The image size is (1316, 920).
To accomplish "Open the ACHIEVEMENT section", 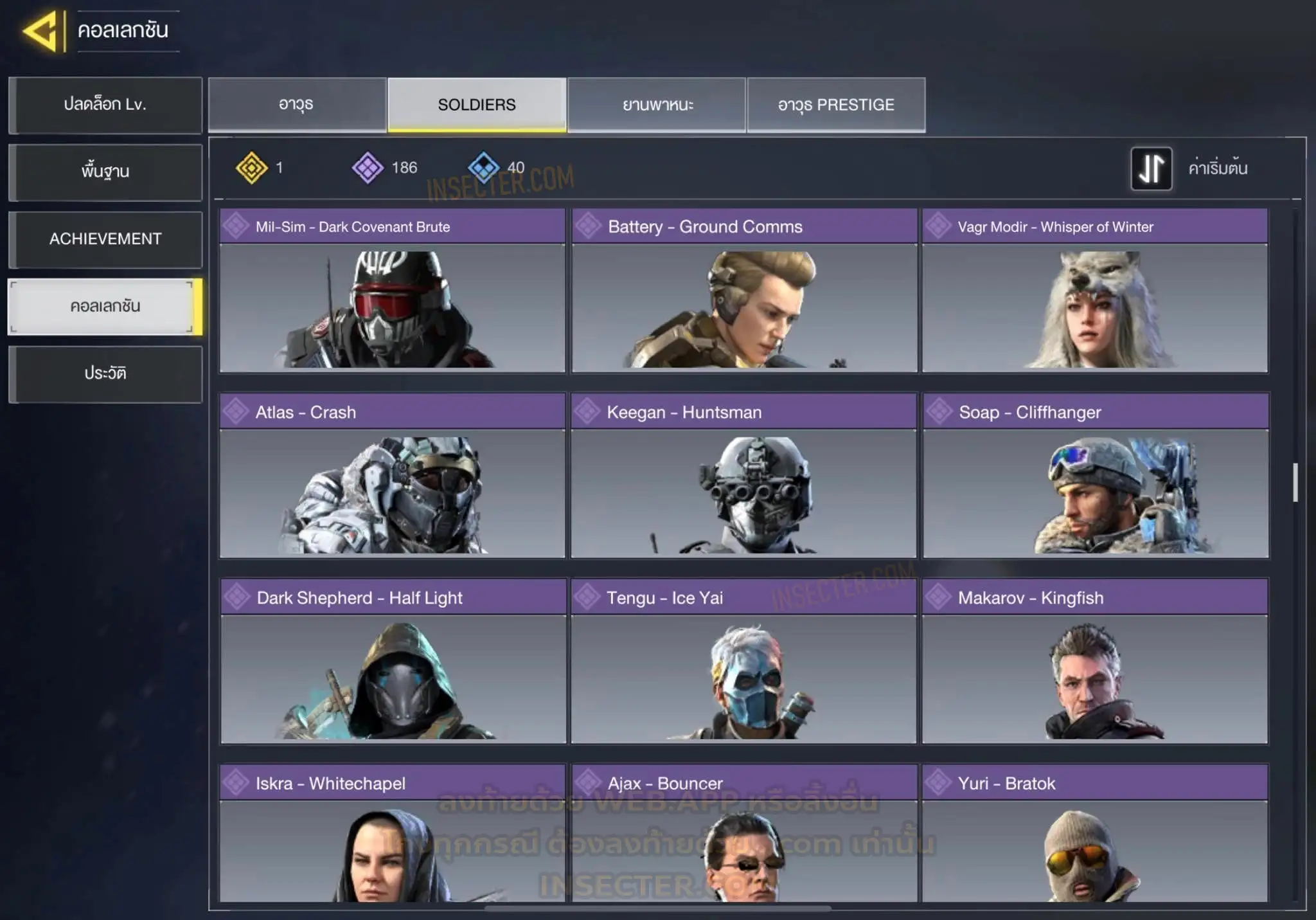I will click(105, 239).
